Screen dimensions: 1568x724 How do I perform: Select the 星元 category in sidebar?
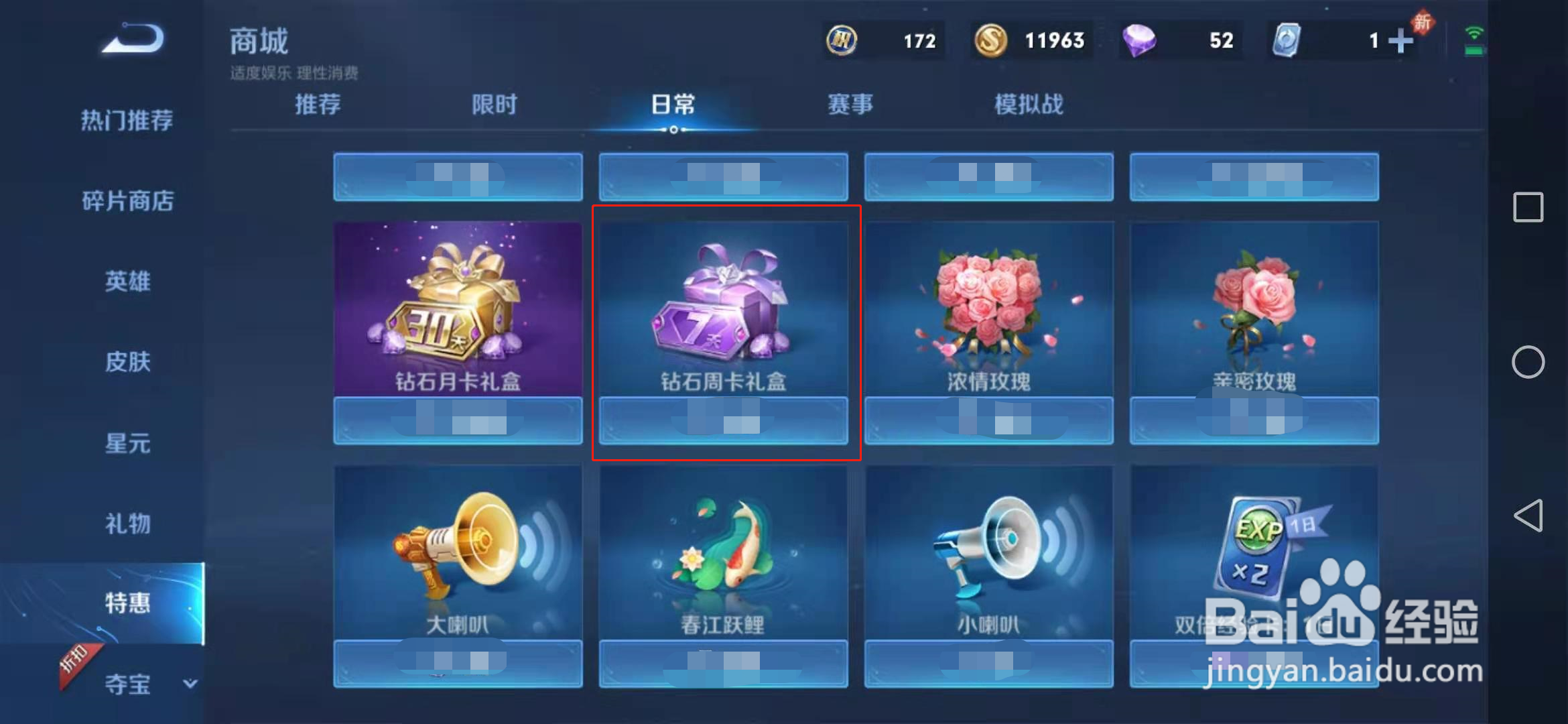(127, 442)
